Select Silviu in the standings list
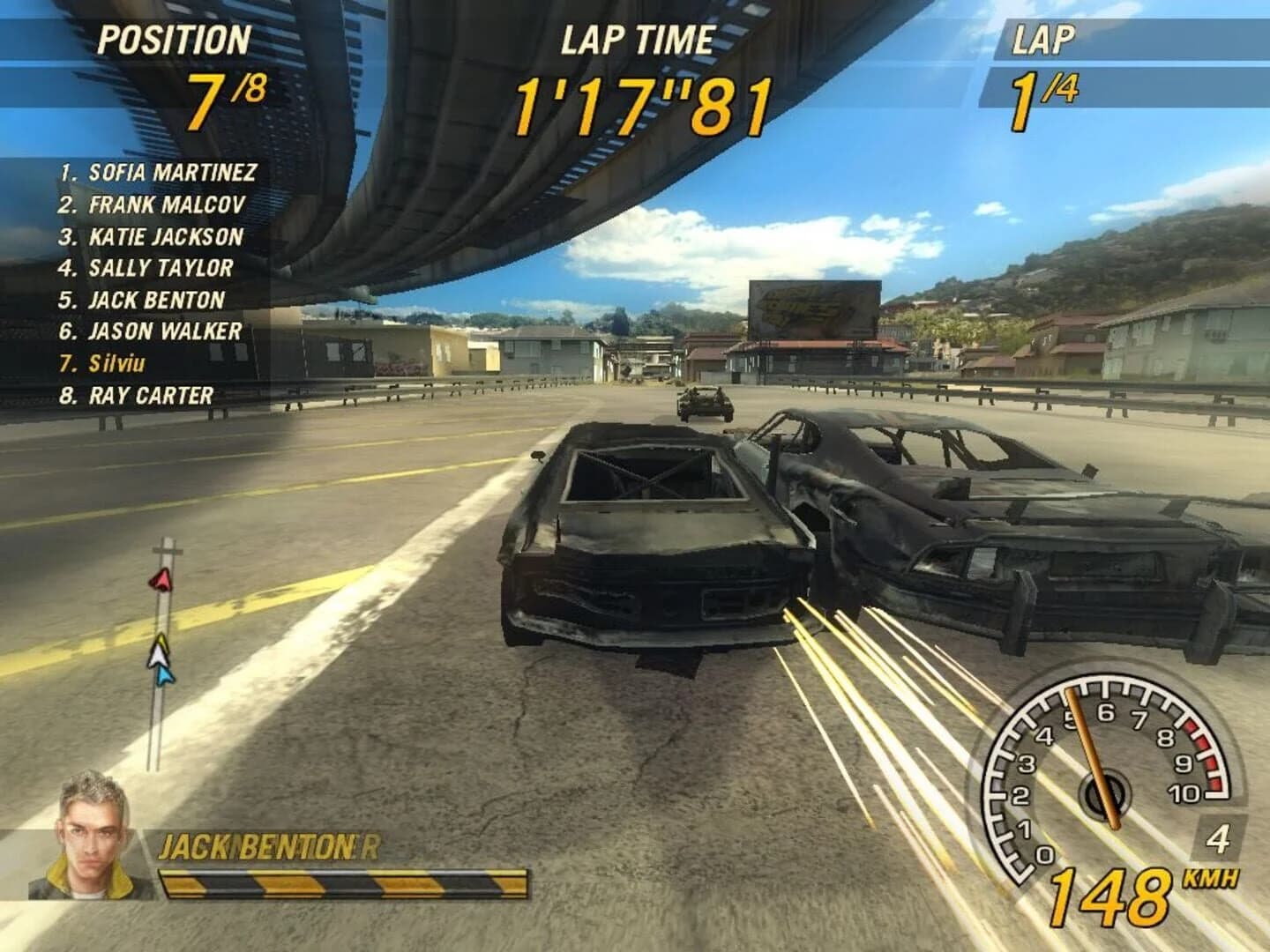This screenshot has height=952, width=1270. click(113, 362)
